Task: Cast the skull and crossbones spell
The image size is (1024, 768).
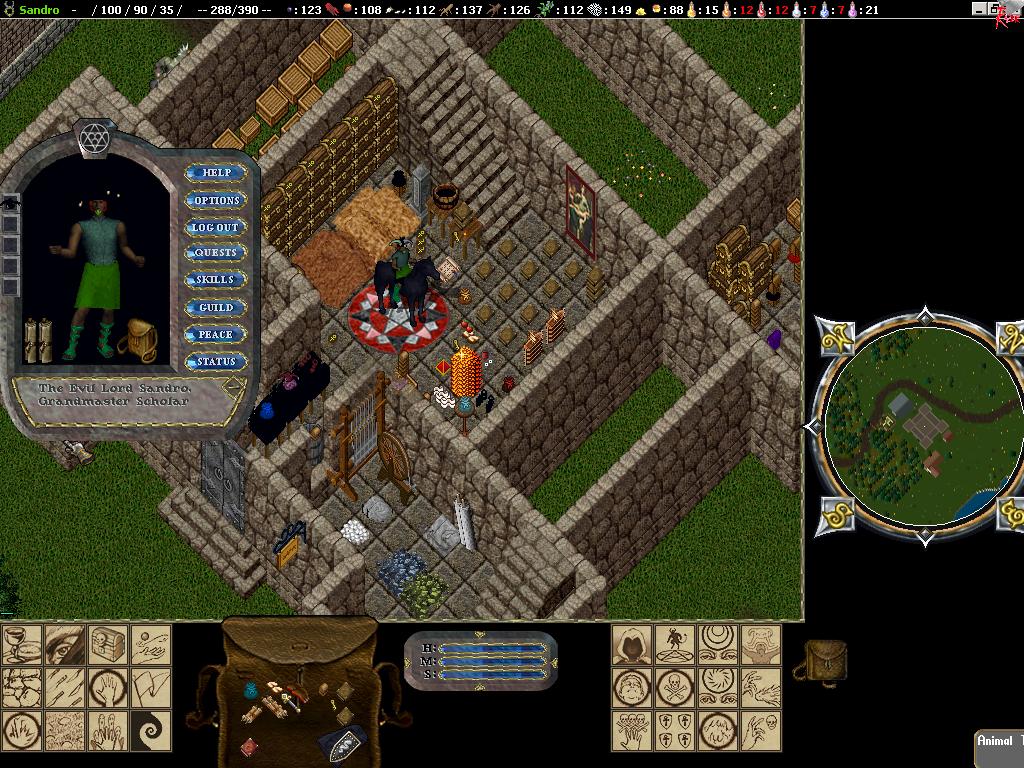Action: [x=676, y=687]
